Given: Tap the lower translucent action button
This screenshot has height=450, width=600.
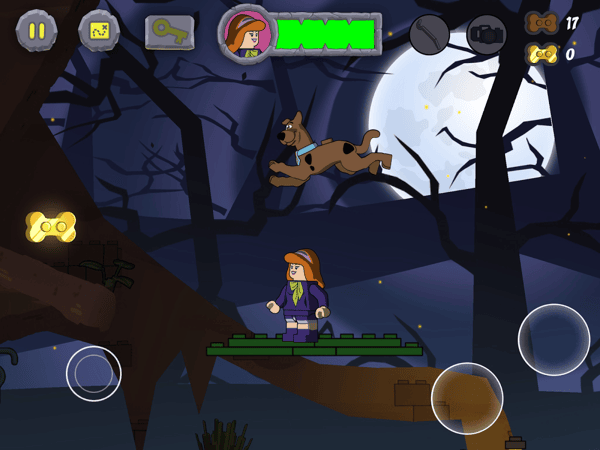Looking at the screenshot, I should coord(467,398).
